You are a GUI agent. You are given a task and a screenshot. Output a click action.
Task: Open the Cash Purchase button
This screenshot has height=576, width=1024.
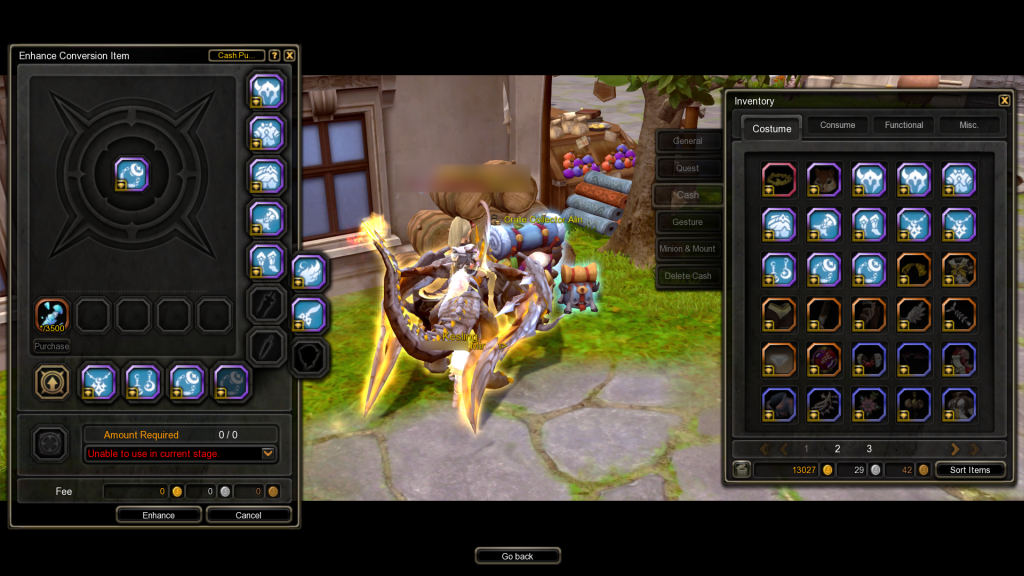click(237, 56)
